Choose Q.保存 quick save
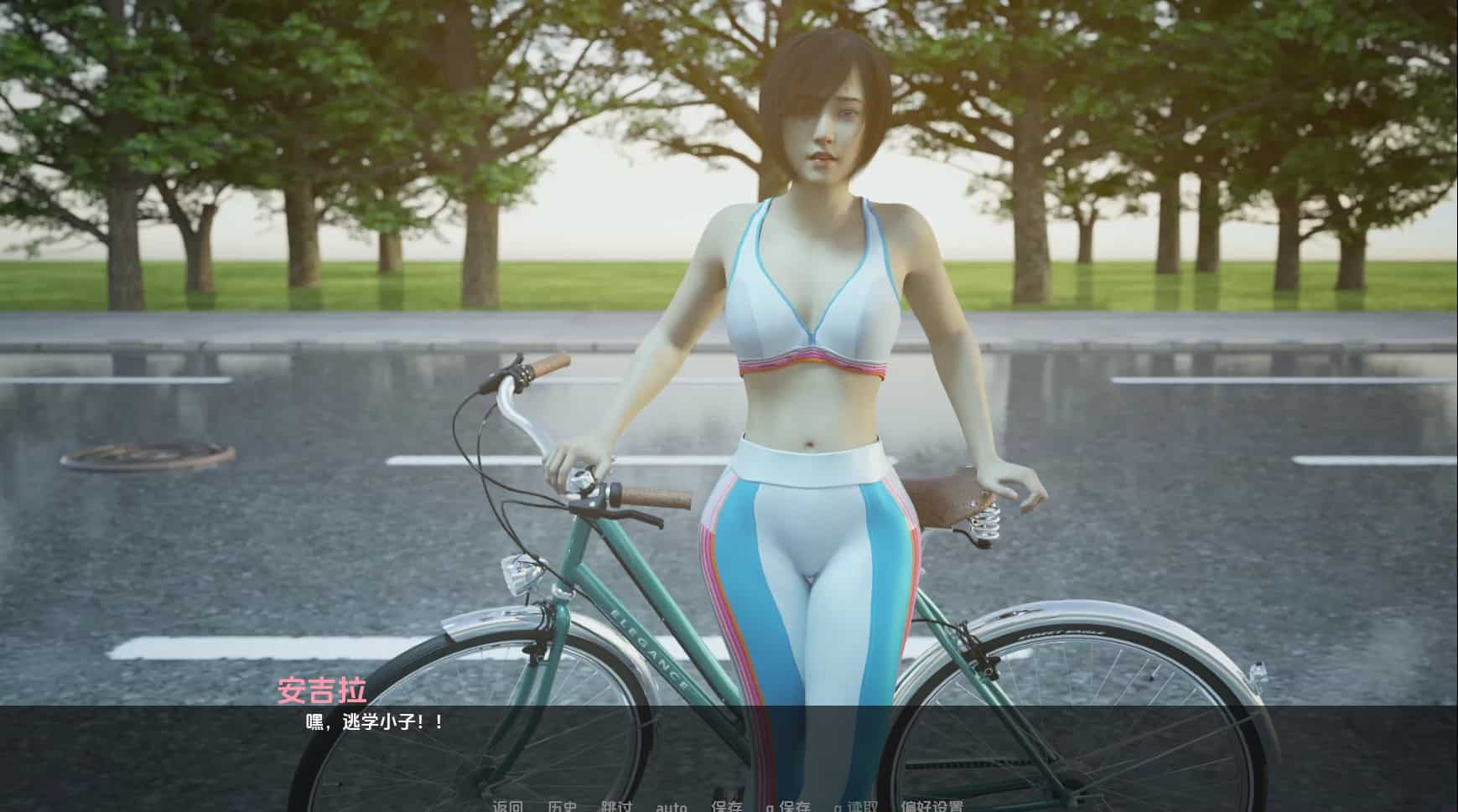Viewport: 1458px width, 812px height. tap(787, 806)
